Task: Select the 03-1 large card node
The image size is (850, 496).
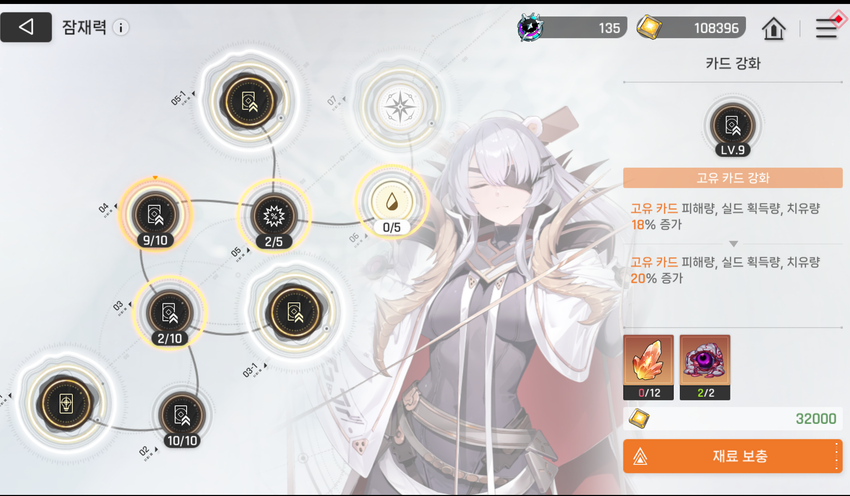Action: tap(292, 311)
